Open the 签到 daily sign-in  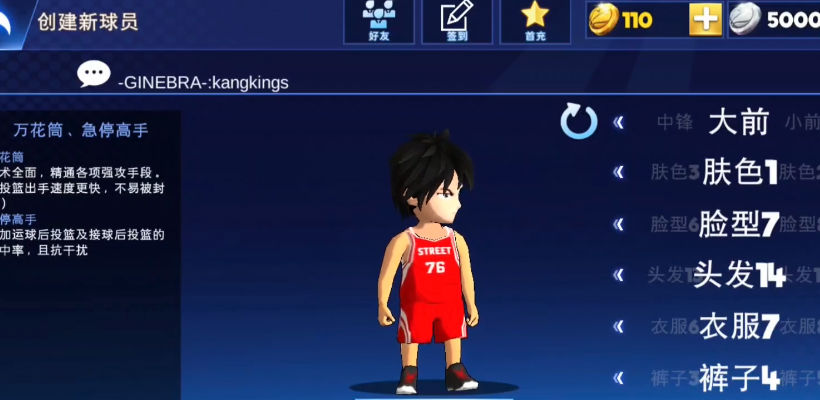pyautogui.click(x=456, y=21)
